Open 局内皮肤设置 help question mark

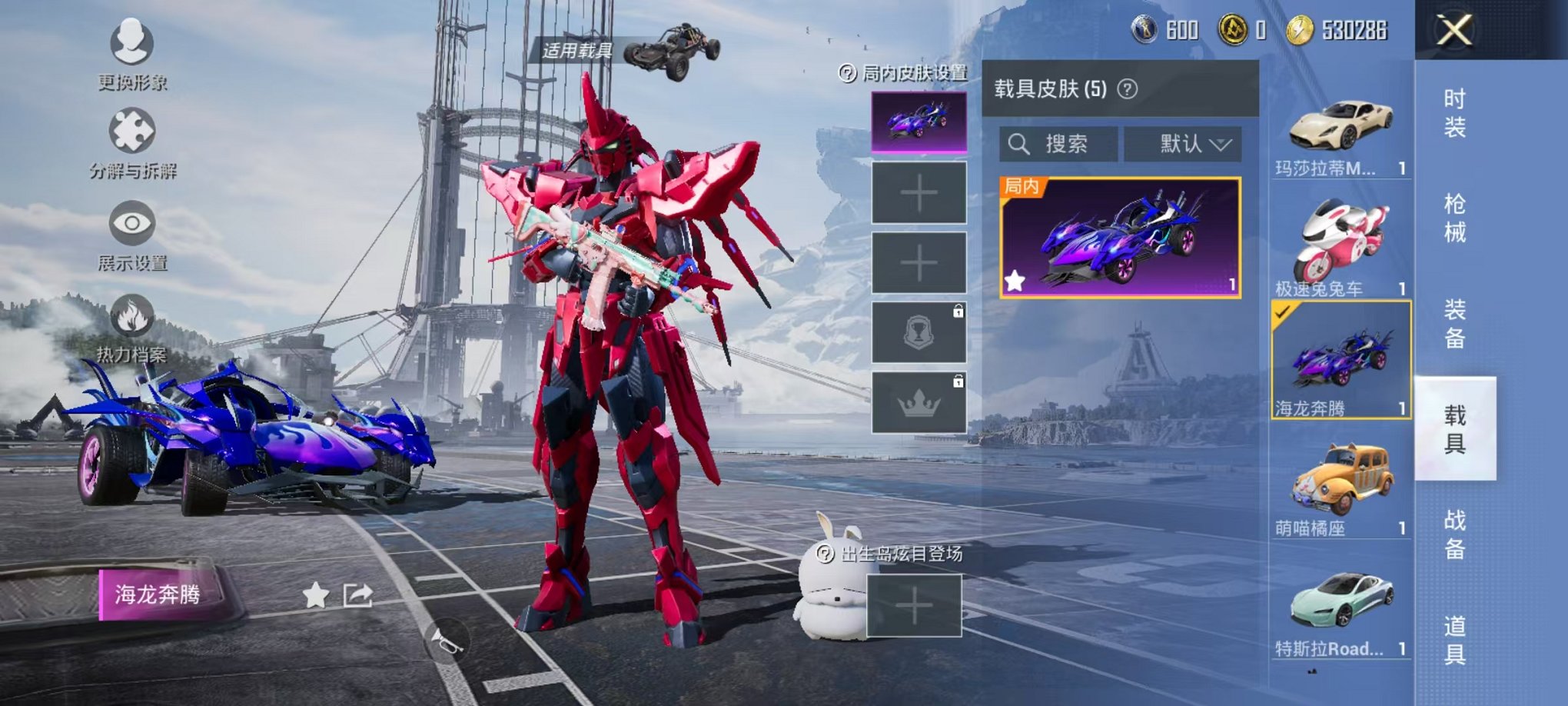tap(847, 73)
